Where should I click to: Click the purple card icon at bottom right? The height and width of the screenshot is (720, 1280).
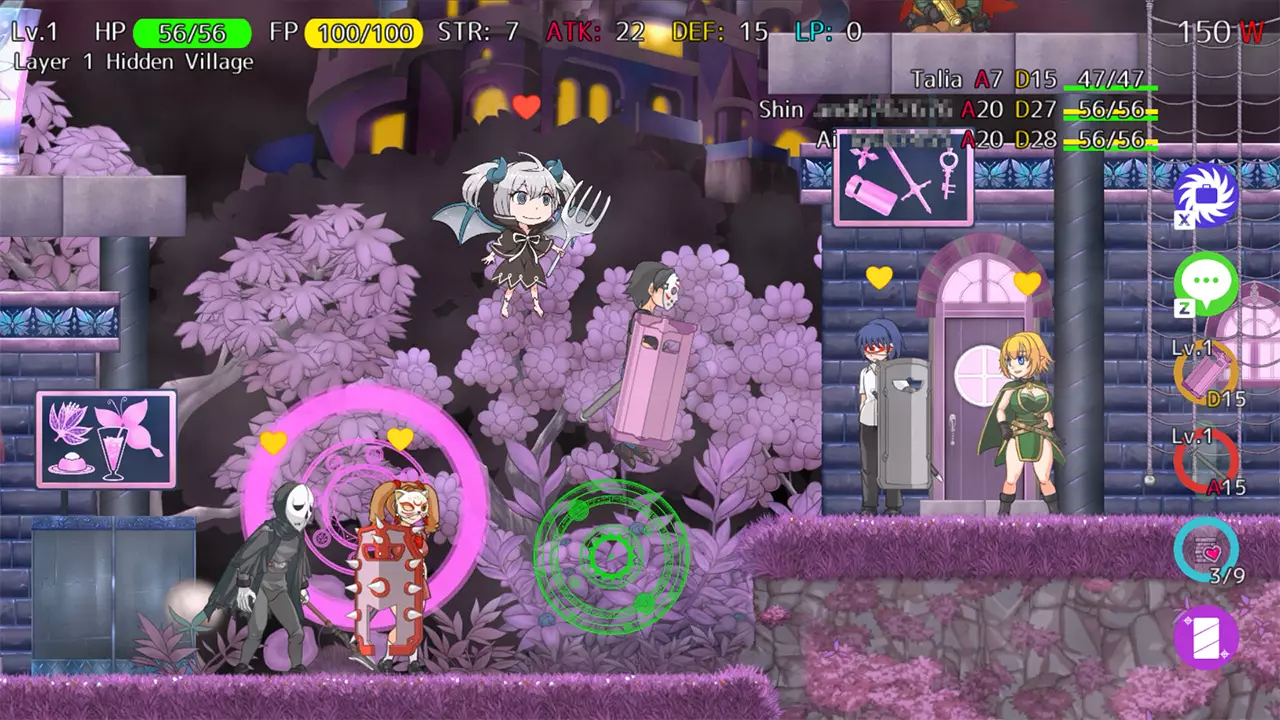click(x=1205, y=640)
